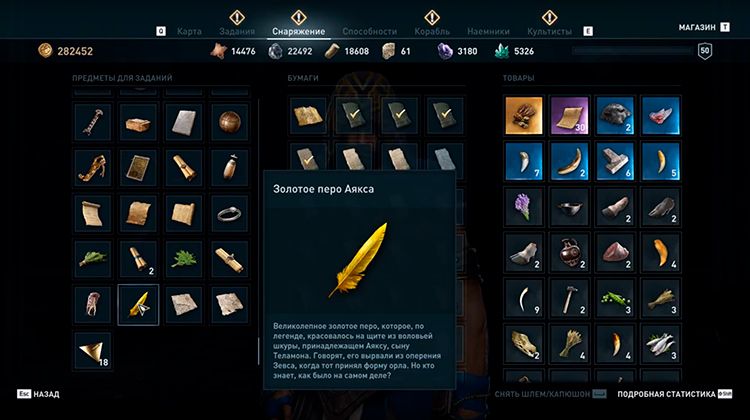The width and height of the screenshot is (750, 420).
Task: Switch to the Способности tab
Action: tap(369, 32)
